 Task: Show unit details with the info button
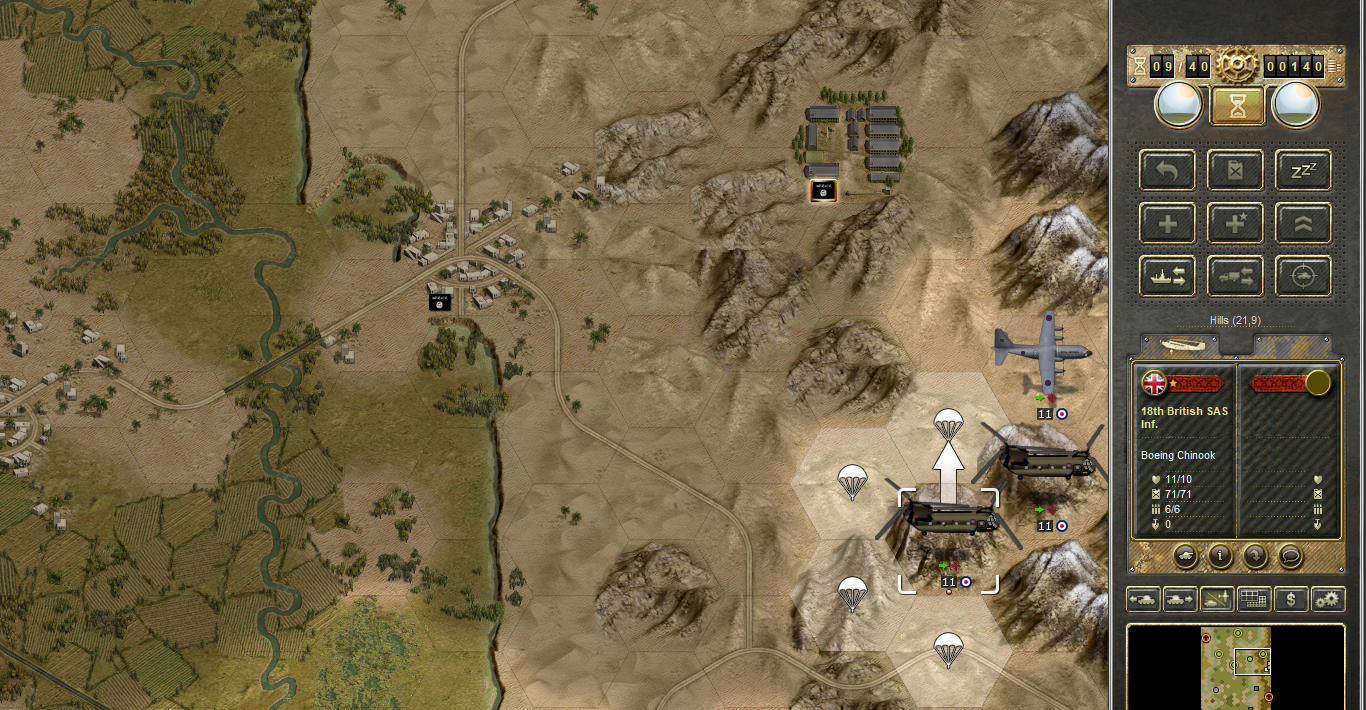tap(1219, 554)
